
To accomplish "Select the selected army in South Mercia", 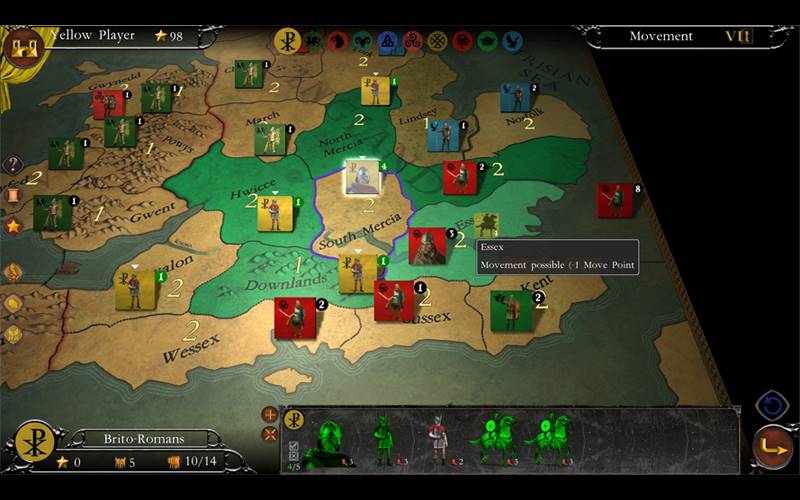I will 362,177.
